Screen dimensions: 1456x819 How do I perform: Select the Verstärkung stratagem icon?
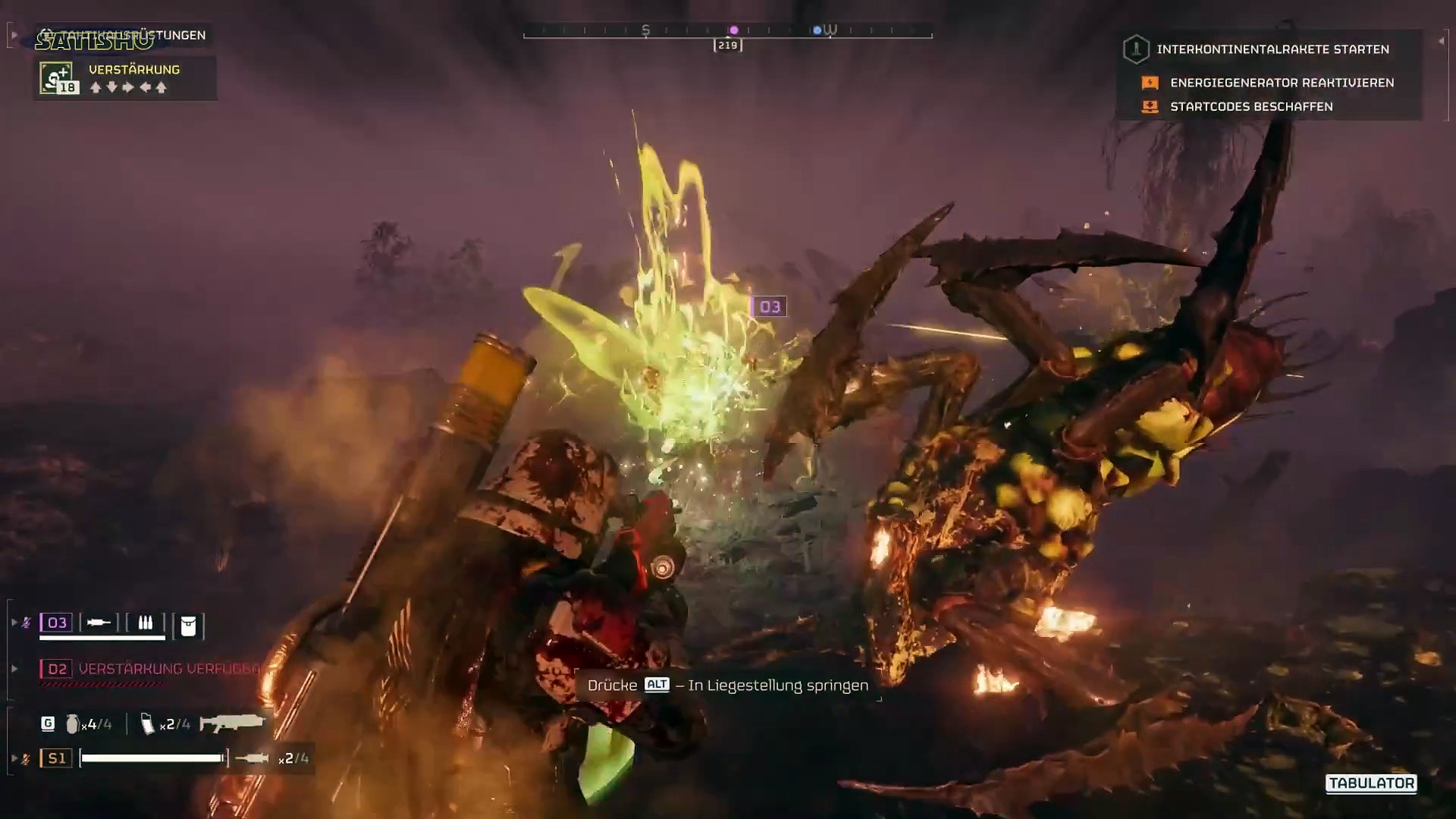pos(58,78)
